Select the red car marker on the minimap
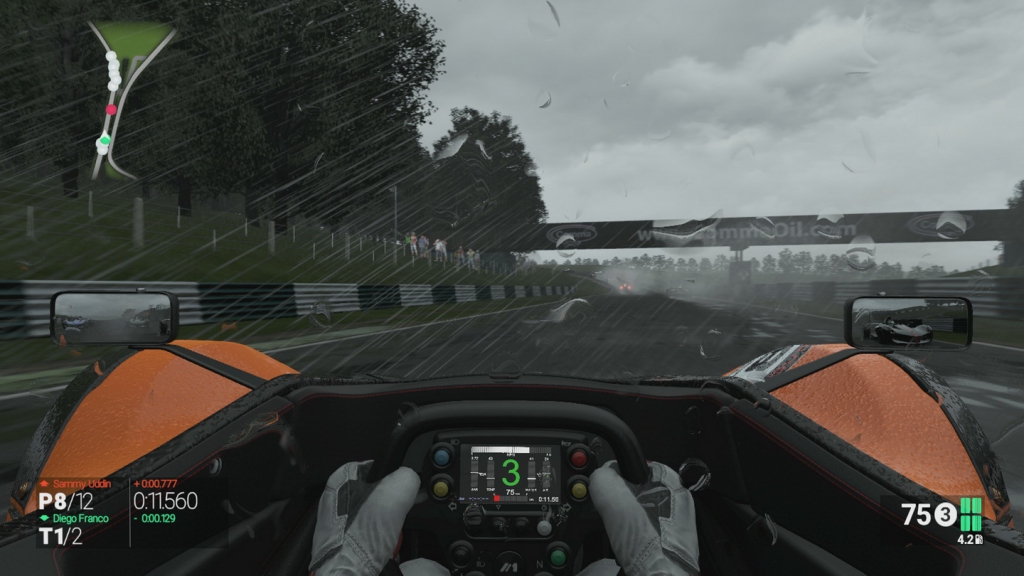The width and height of the screenshot is (1024, 576). [111, 110]
